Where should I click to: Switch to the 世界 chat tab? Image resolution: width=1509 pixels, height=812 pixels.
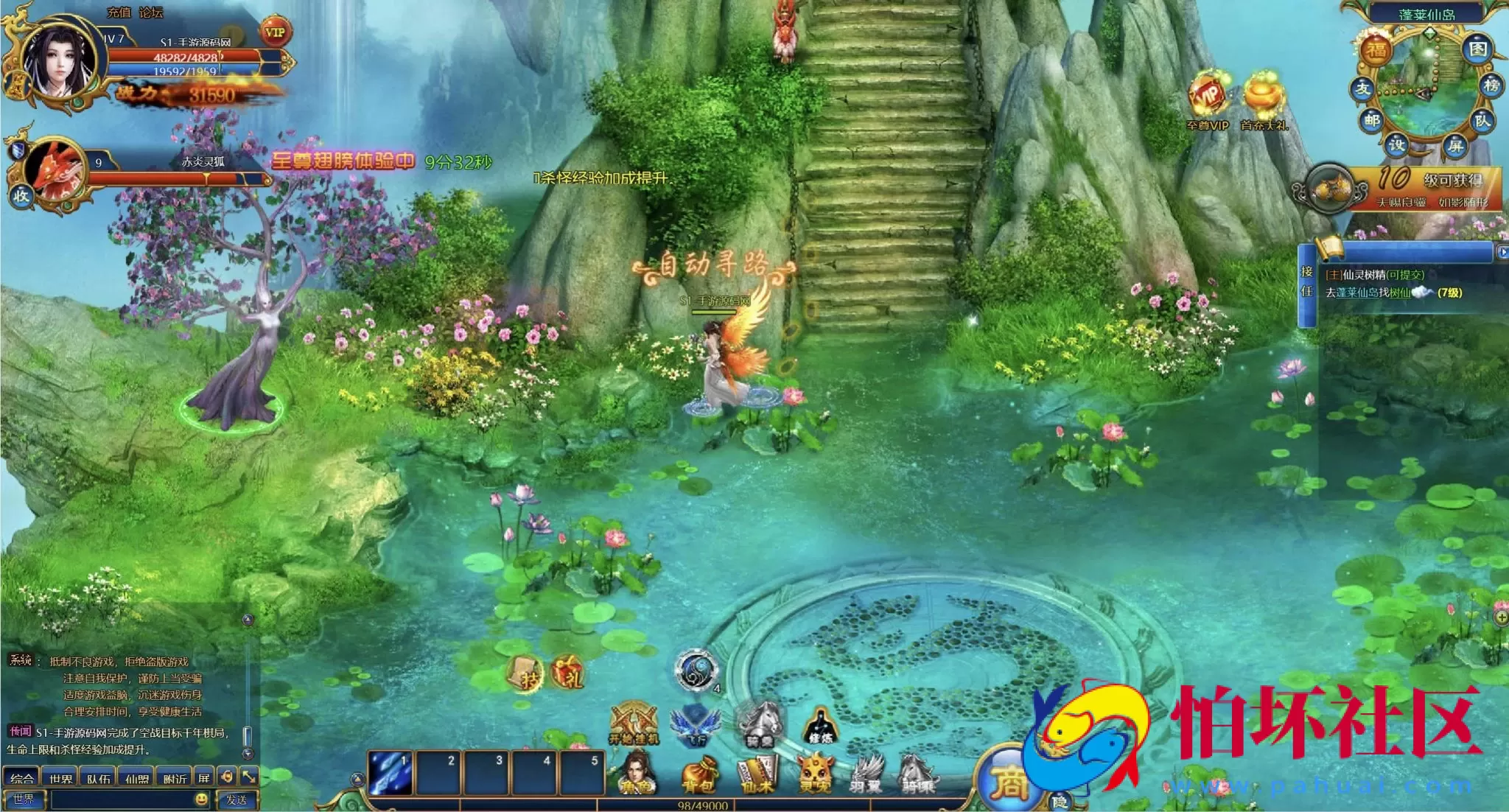click(60, 778)
